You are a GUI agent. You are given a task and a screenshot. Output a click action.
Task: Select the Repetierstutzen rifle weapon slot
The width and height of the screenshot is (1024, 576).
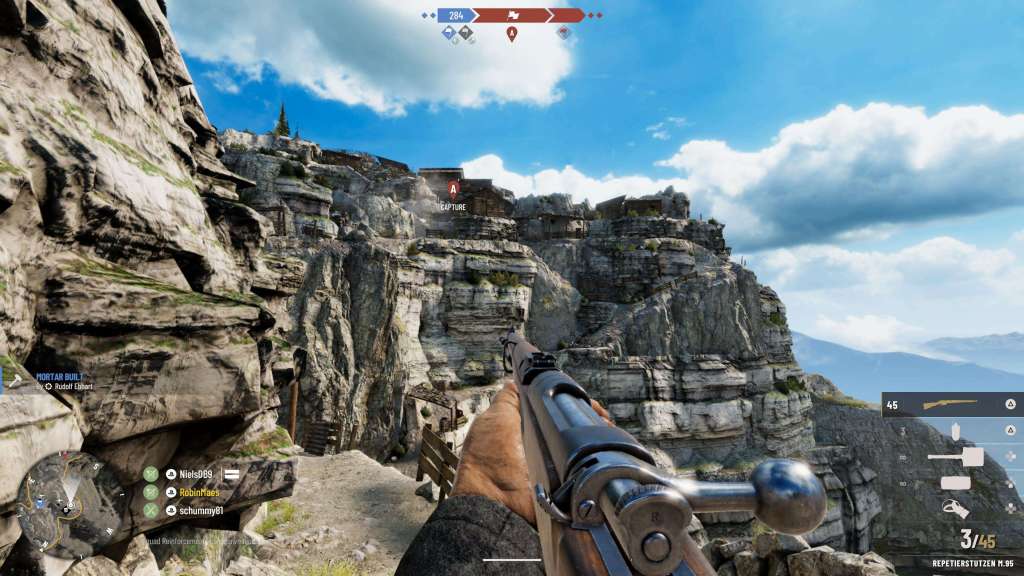click(952, 404)
